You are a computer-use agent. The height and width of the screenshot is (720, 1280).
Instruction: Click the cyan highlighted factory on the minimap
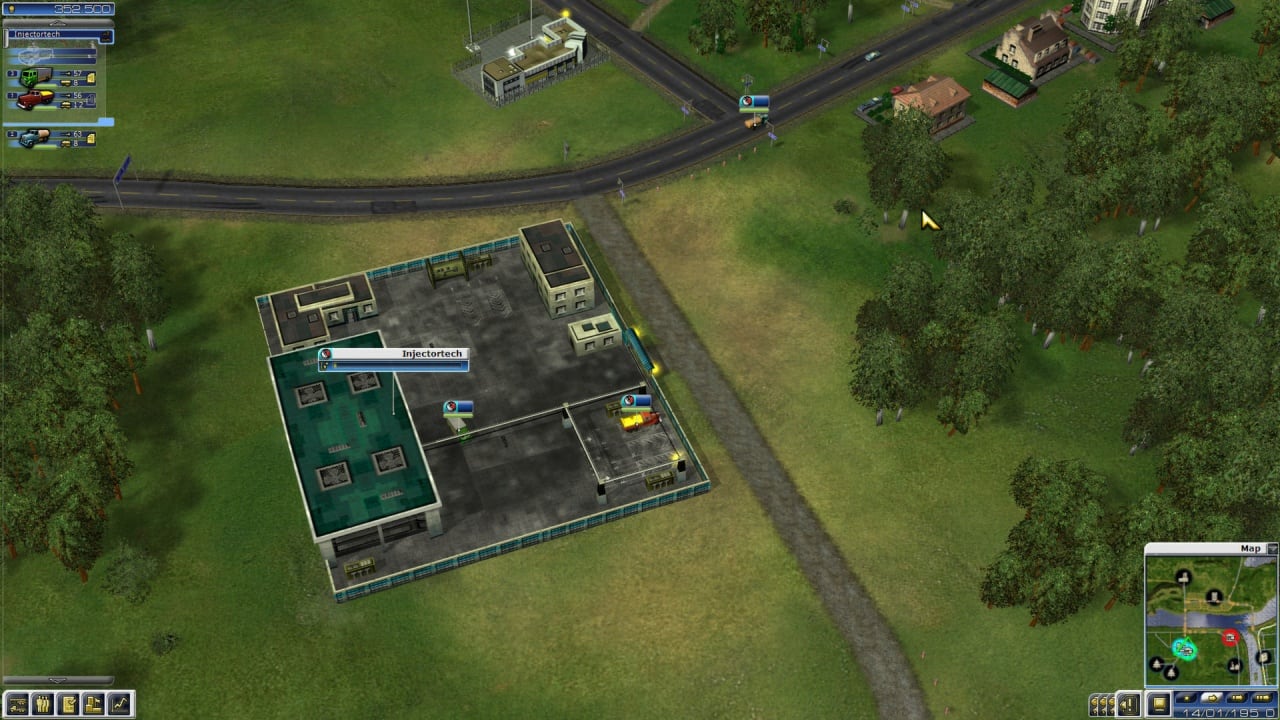click(x=1184, y=650)
